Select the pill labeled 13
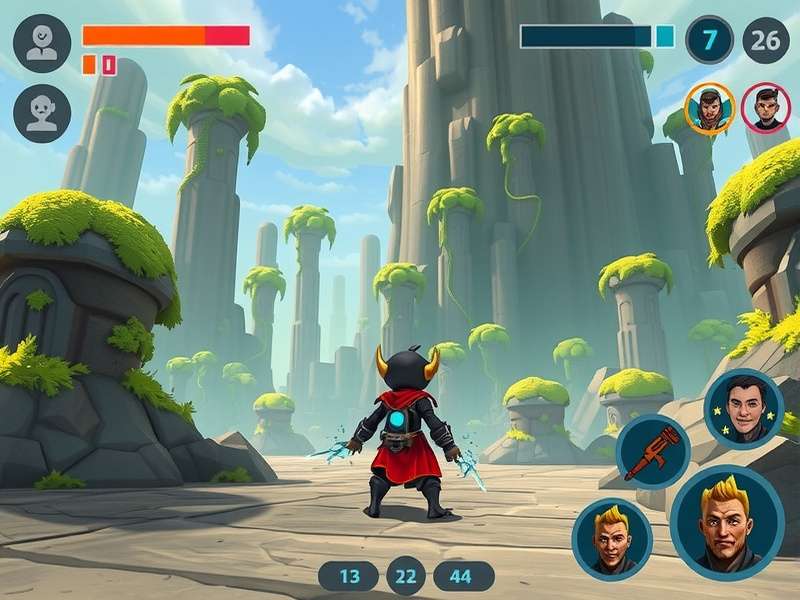Screen dimensions: 800x600 (x=349, y=576)
